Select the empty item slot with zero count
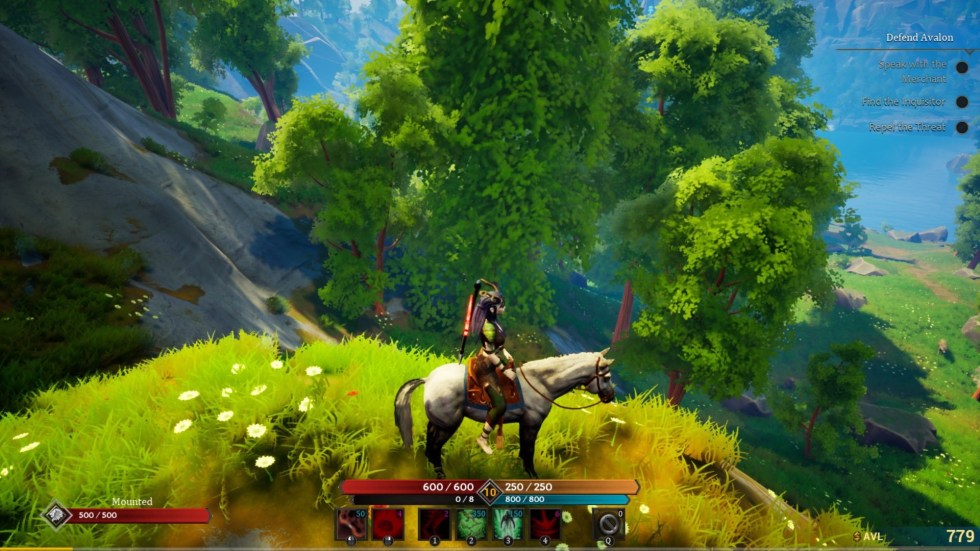980x551 pixels. (x=608, y=524)
